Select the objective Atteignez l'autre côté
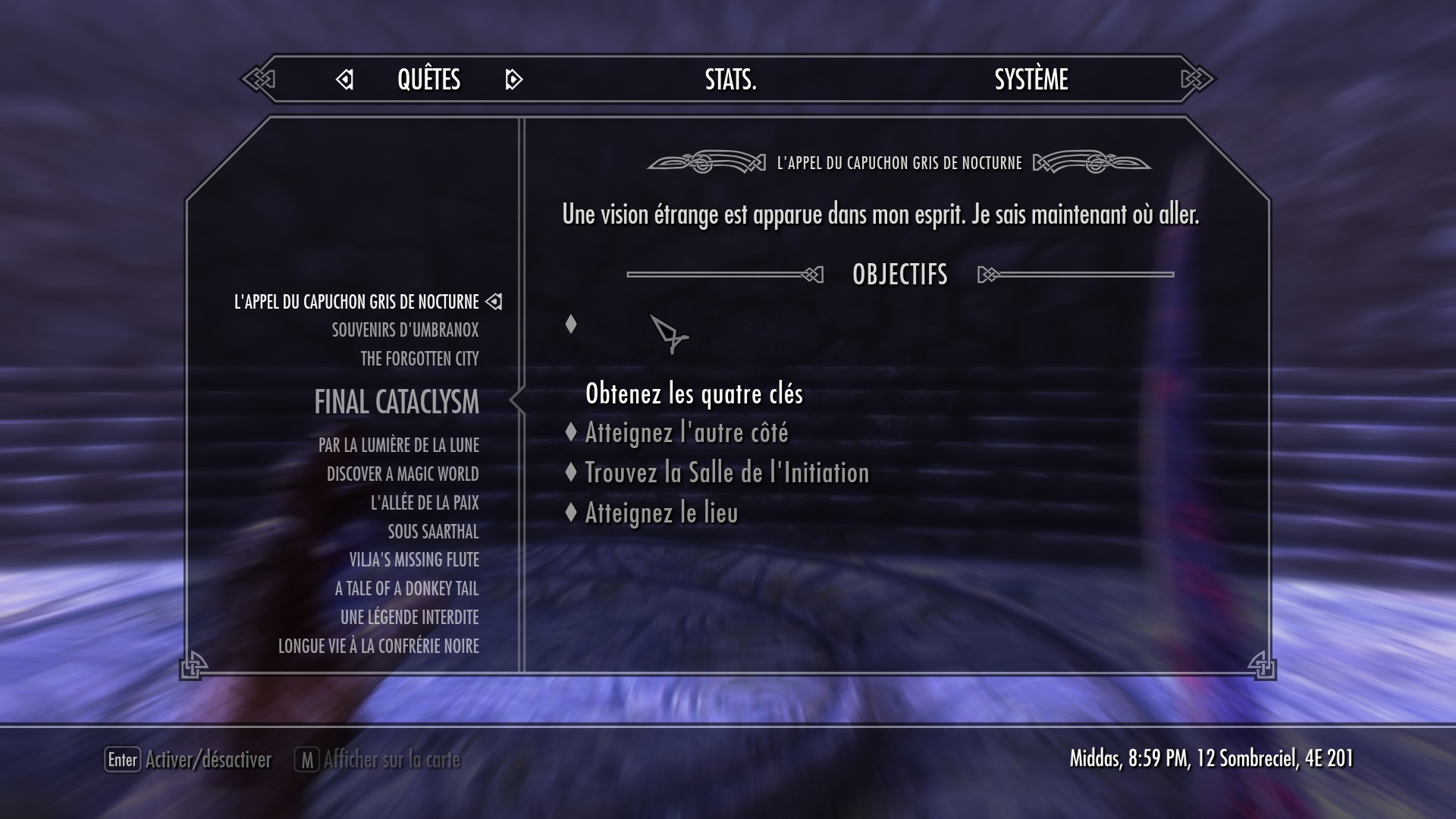Image resolution: width=1456 pixels, height=819 pixels. pyautogui.click(x=686, y=433)
